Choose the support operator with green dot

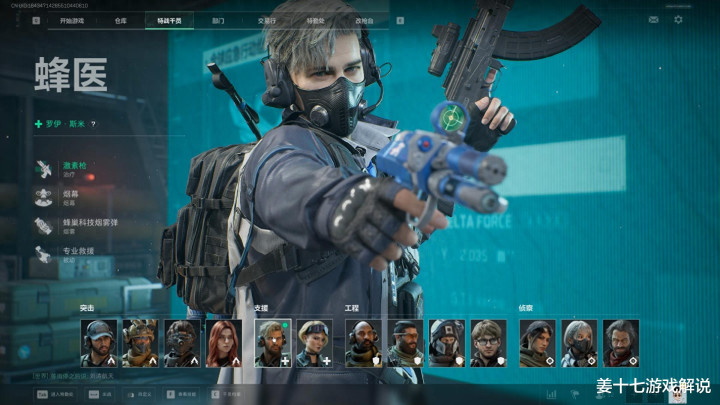point(272,343)
